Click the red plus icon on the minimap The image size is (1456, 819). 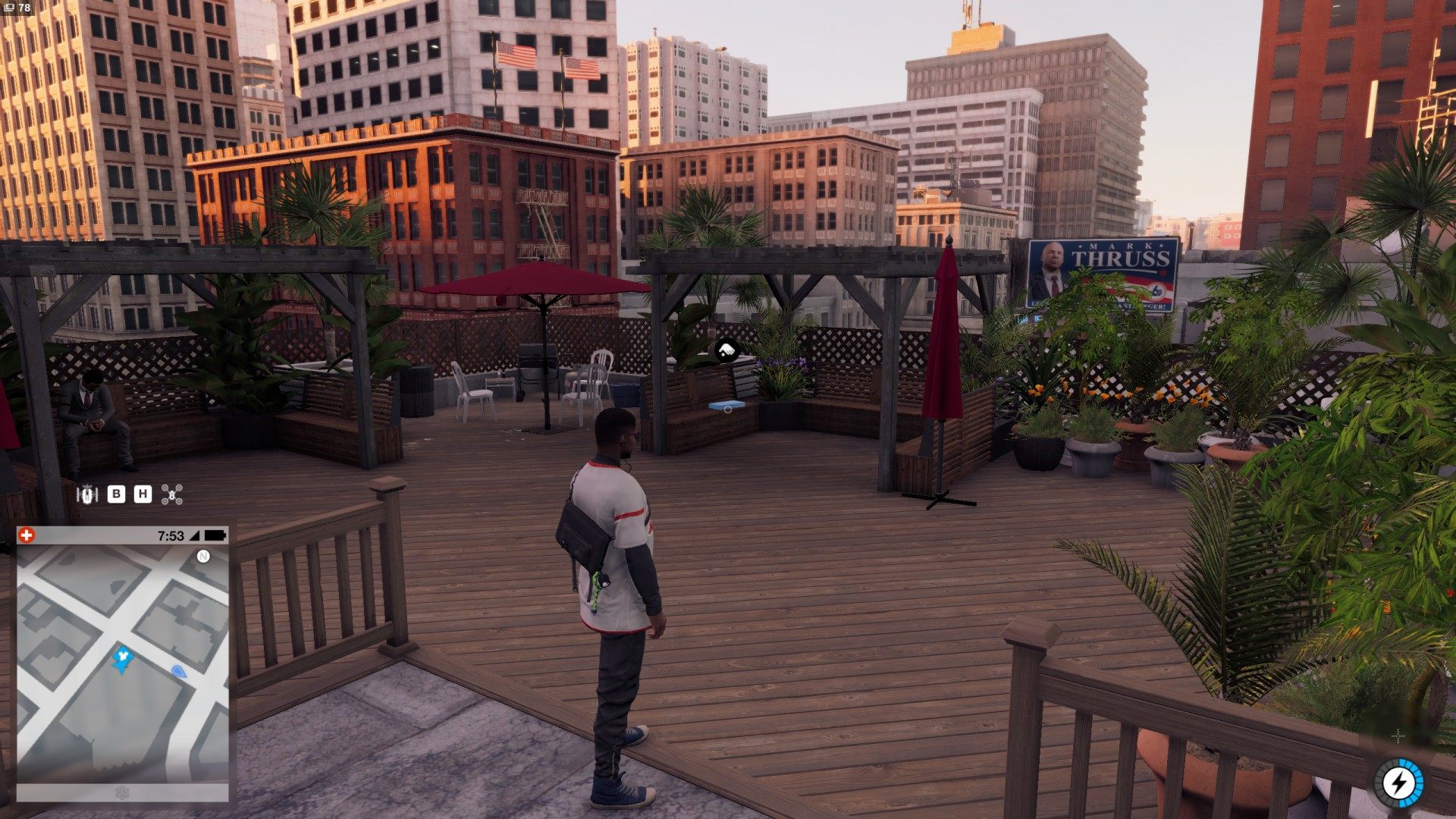(x=27, y=535)
